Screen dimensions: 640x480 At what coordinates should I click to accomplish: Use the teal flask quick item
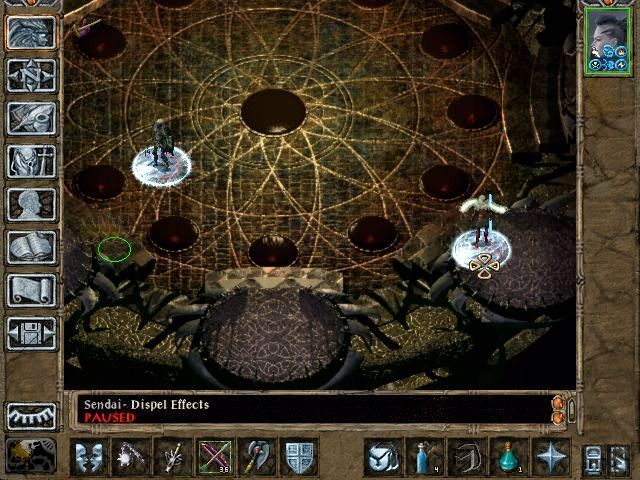point(509,457)
